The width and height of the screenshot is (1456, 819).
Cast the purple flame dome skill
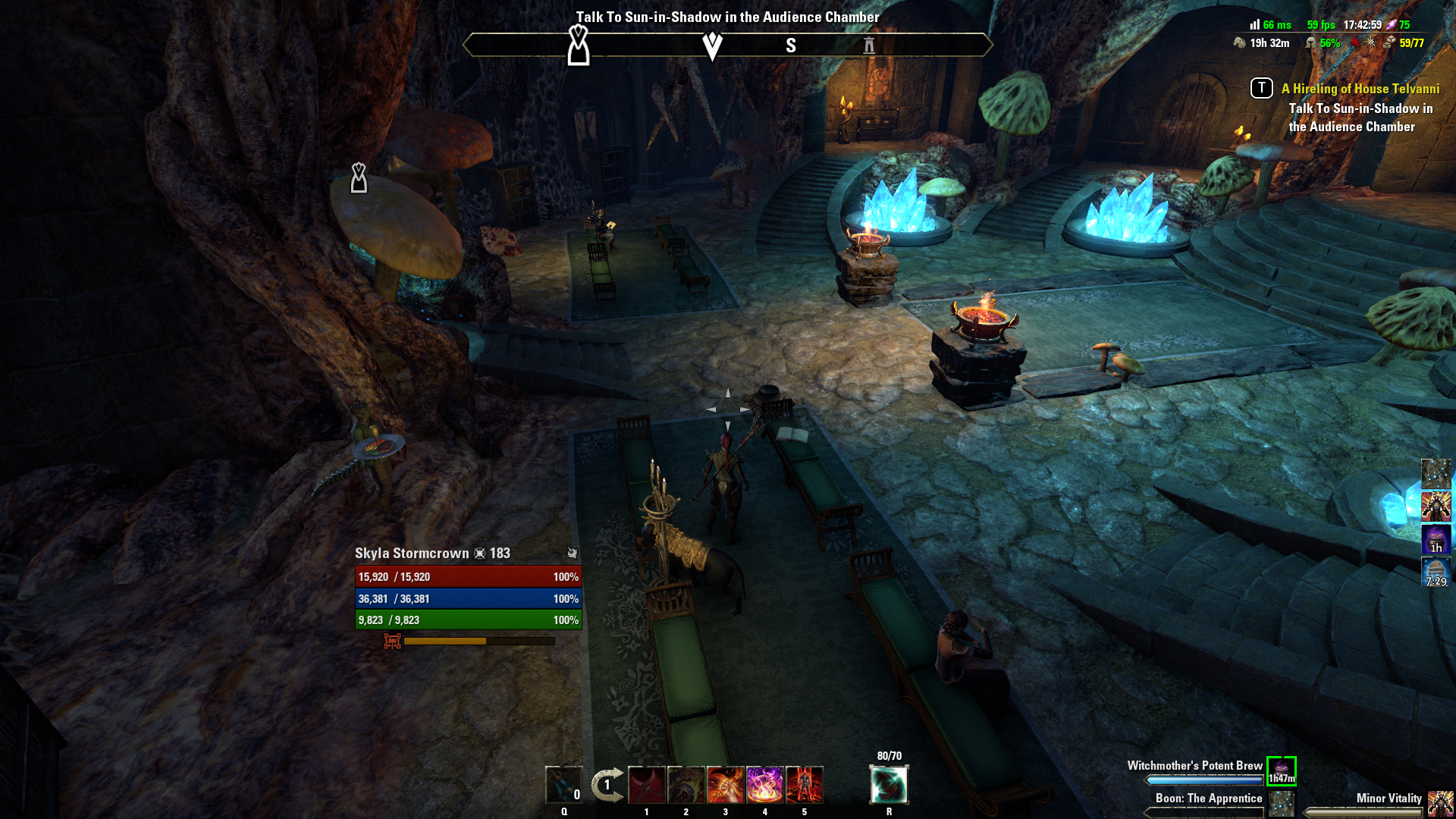coord(765,785)
